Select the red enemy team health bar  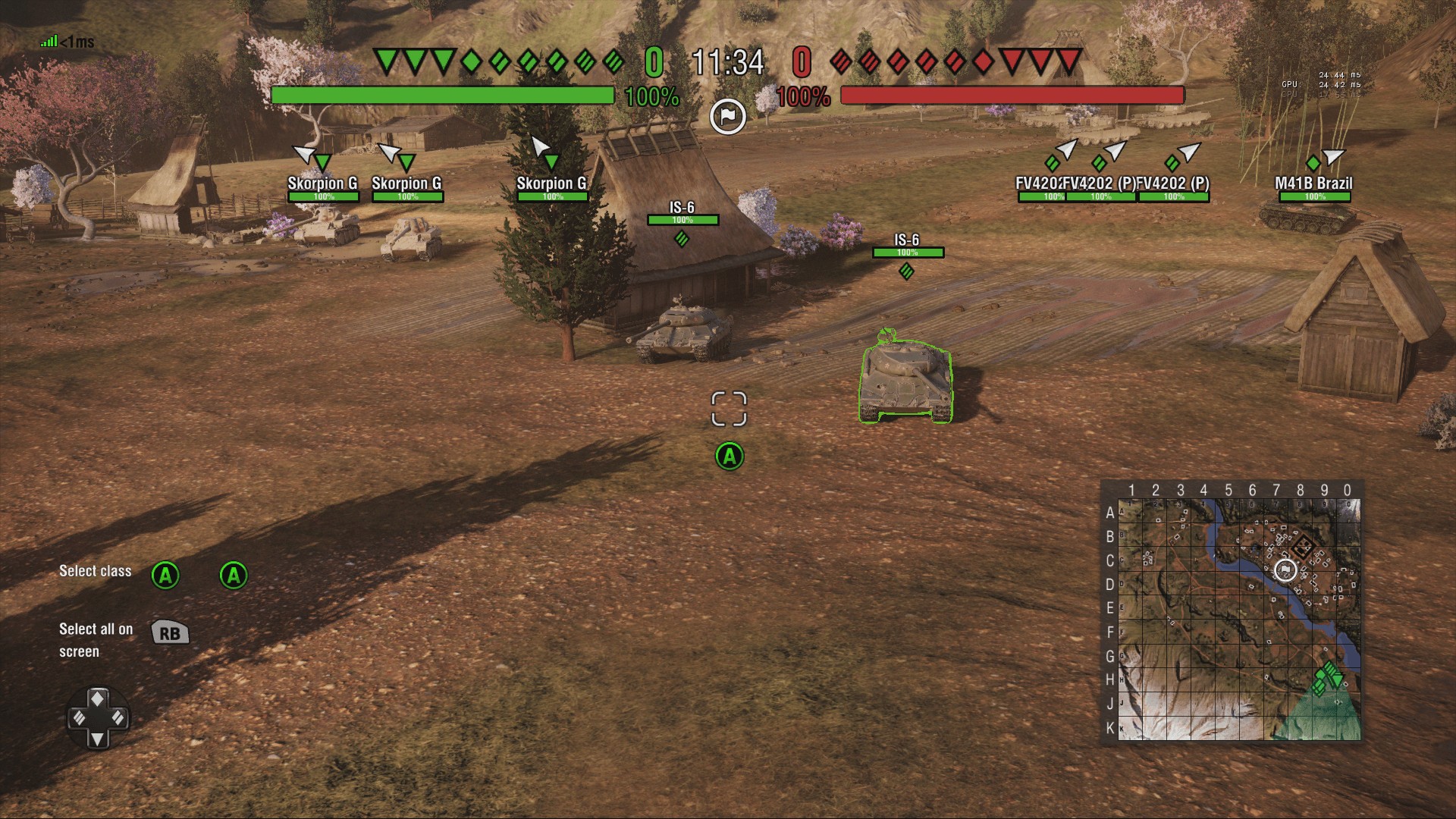click(1012, 96)
